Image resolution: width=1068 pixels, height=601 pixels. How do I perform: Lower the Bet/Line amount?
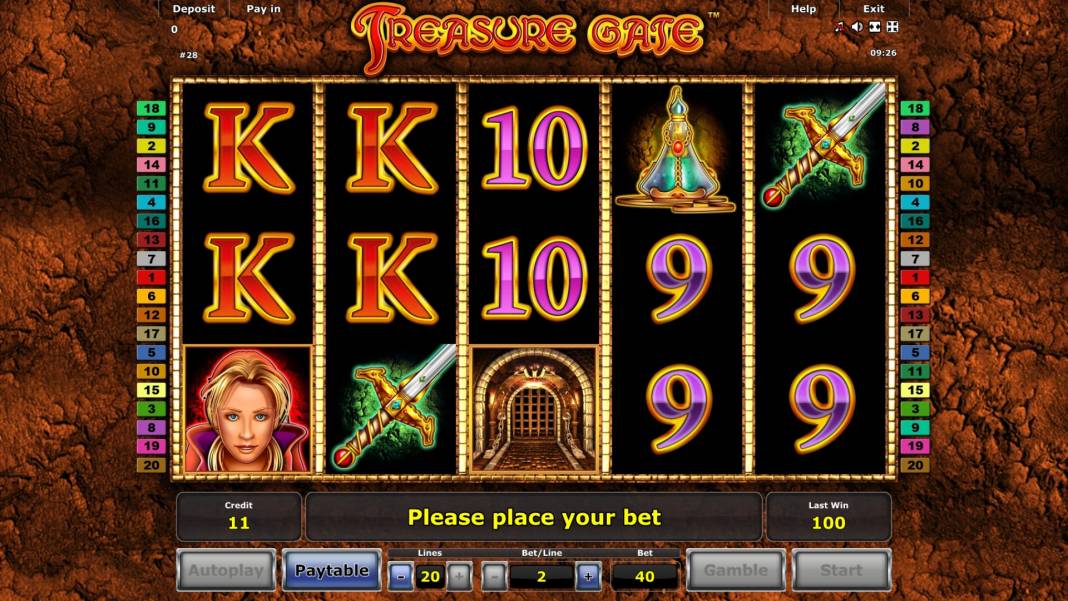tap(494, 575)
